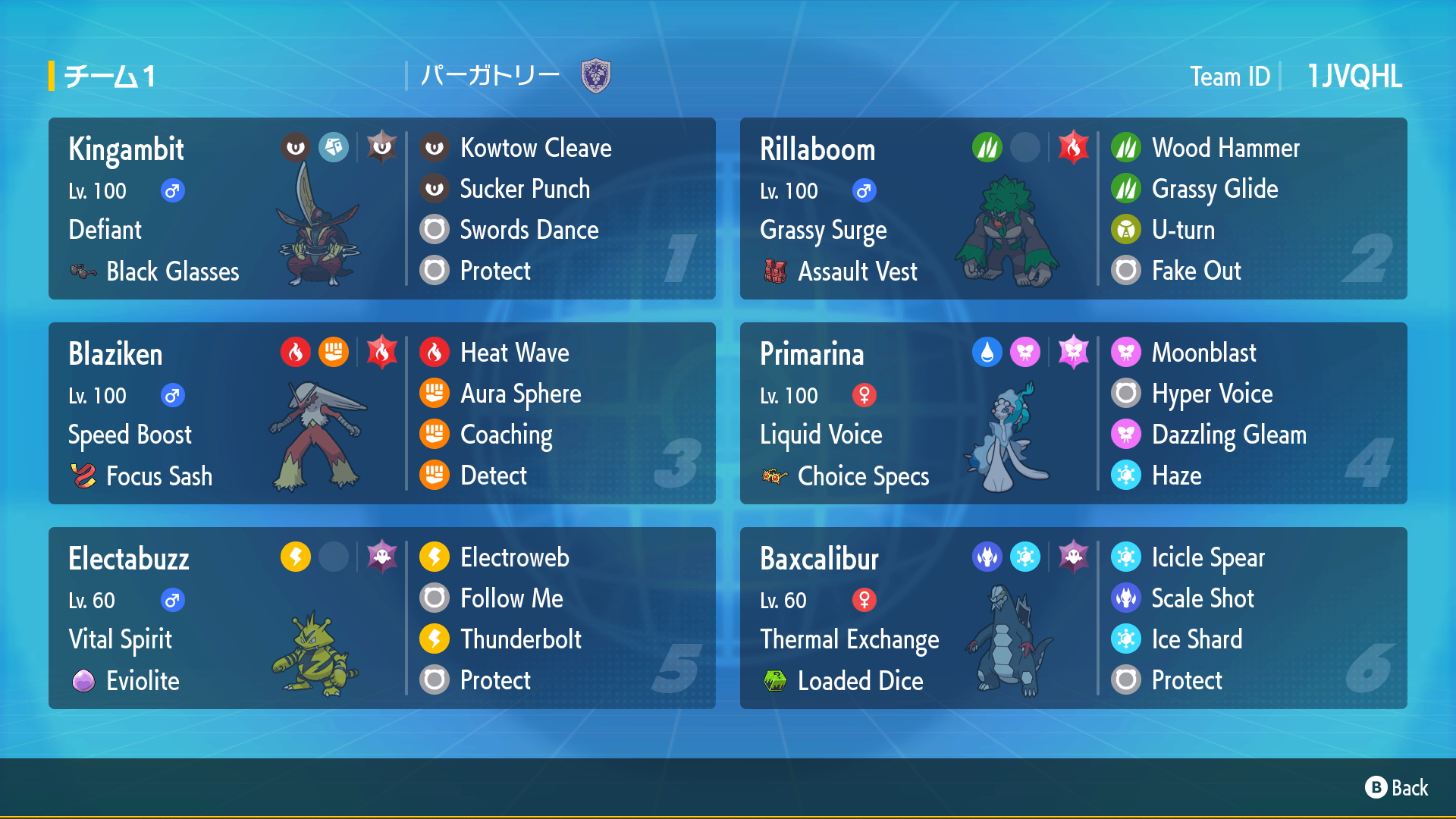The width and height of the screenshot is (1456, 819).
Task: Choose the Blaziken team card
Action: [381, 413]
